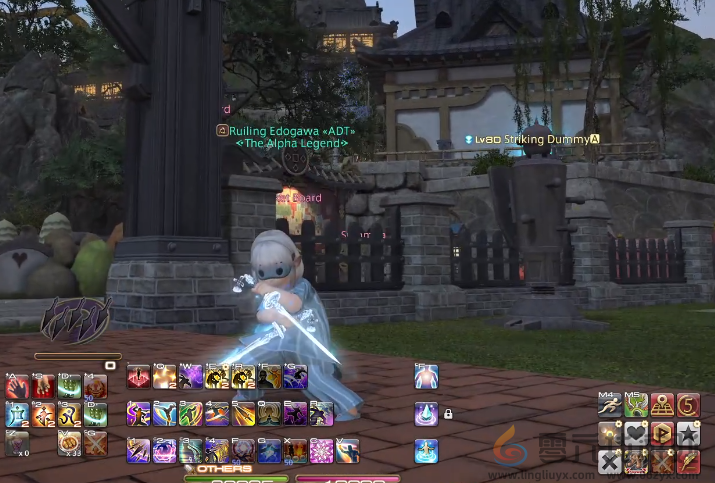The height and width of the screenshot is (483, 715).
Task: Activate the green mount icon
Action: click(635, 406)
